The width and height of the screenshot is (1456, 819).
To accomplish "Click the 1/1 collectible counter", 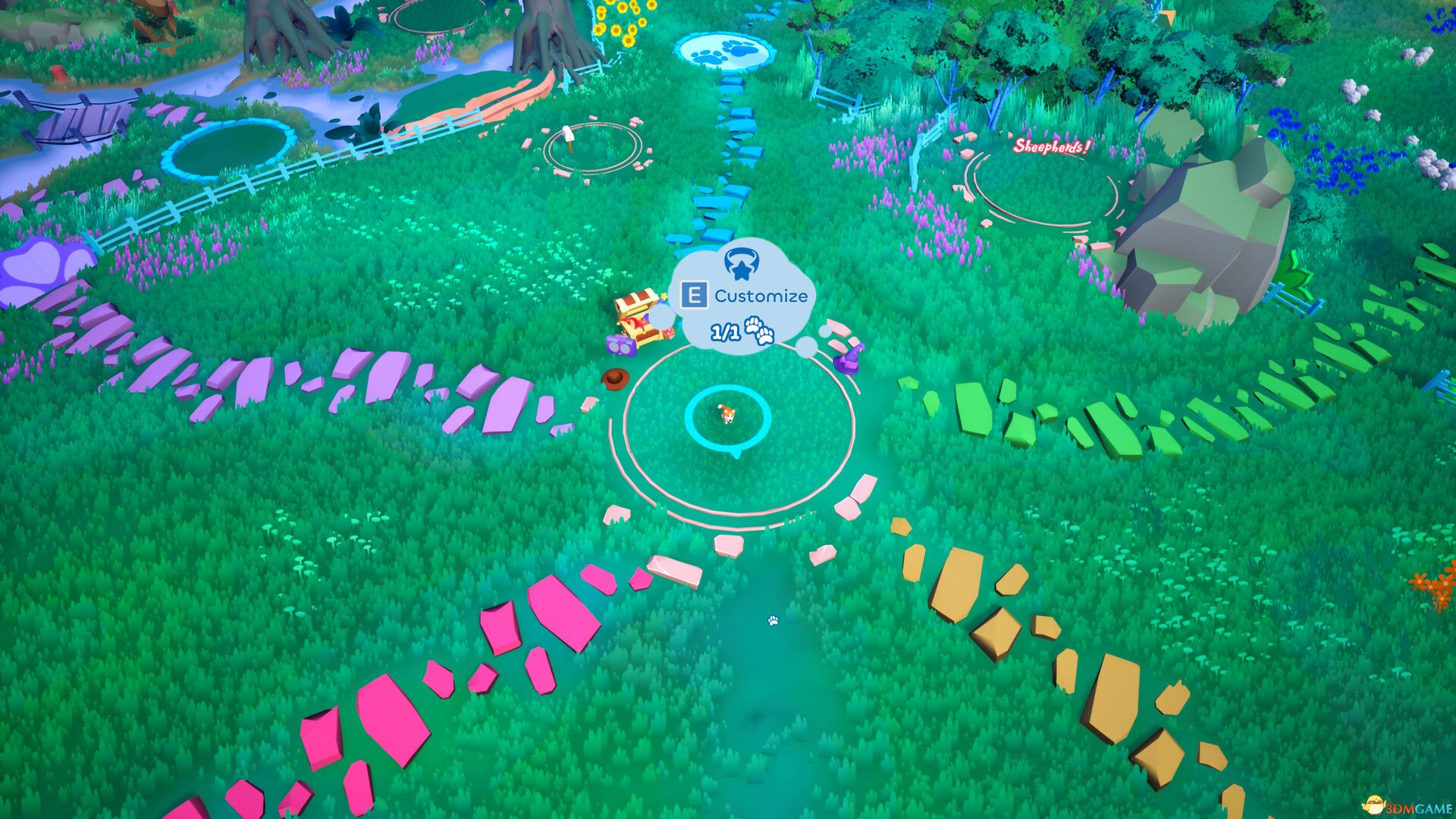I will tap(724, 331).
